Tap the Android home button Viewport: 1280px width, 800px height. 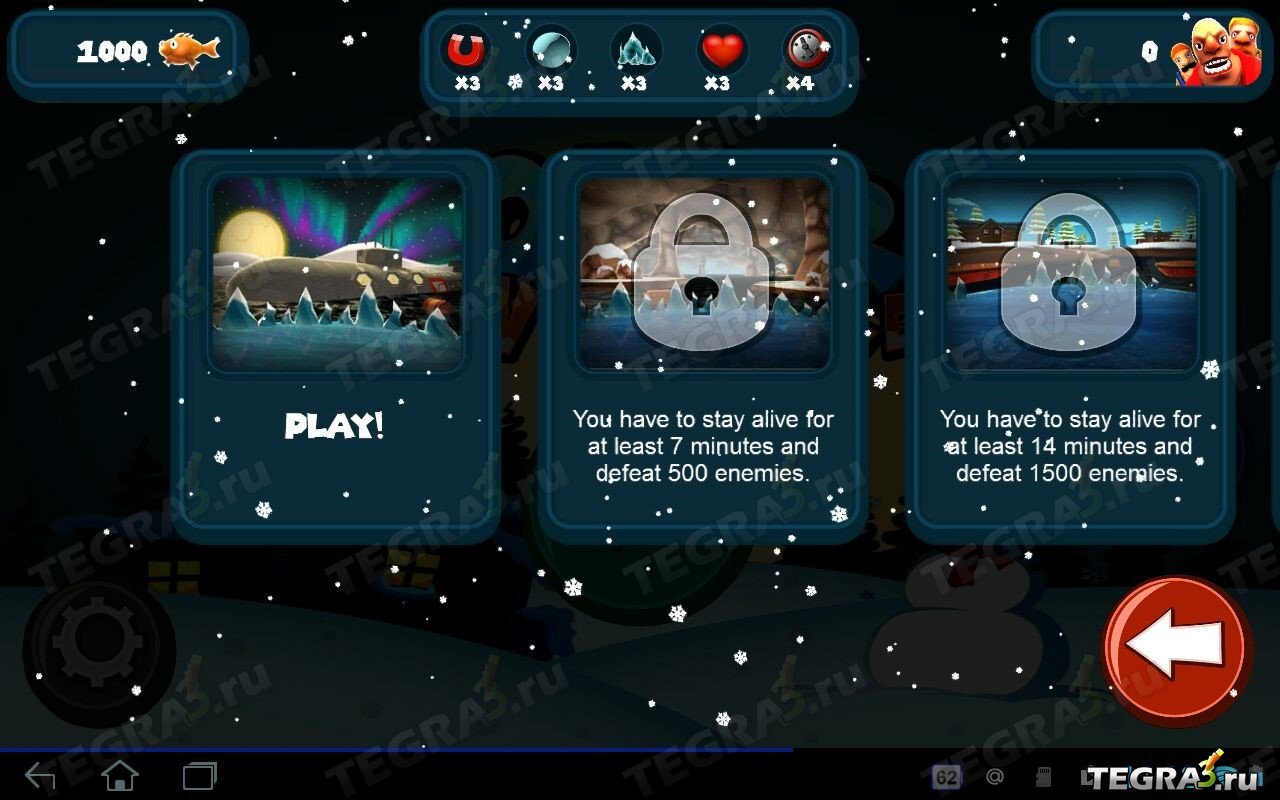coord(120,775)
